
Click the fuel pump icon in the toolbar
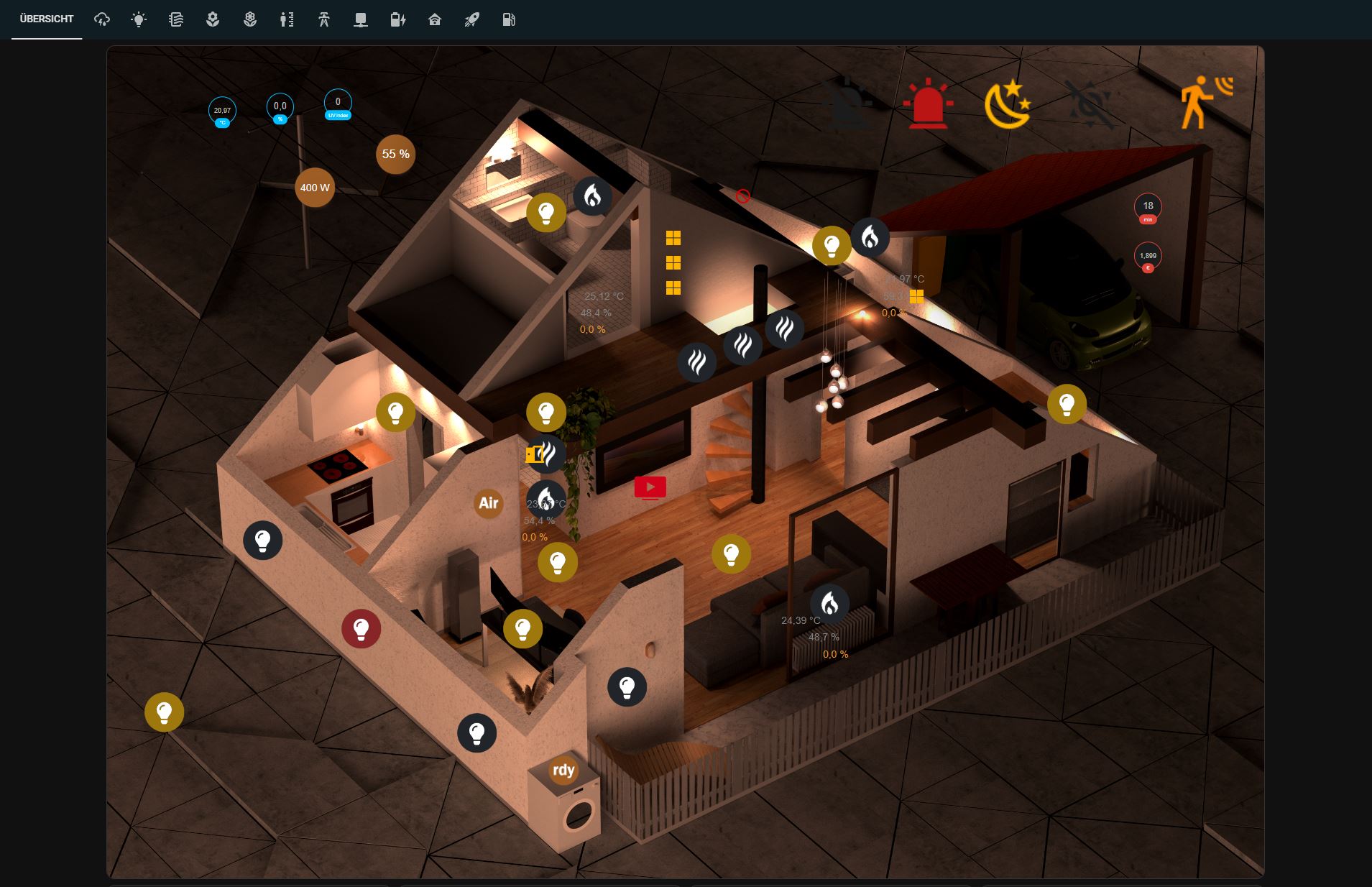click(509, 19)
